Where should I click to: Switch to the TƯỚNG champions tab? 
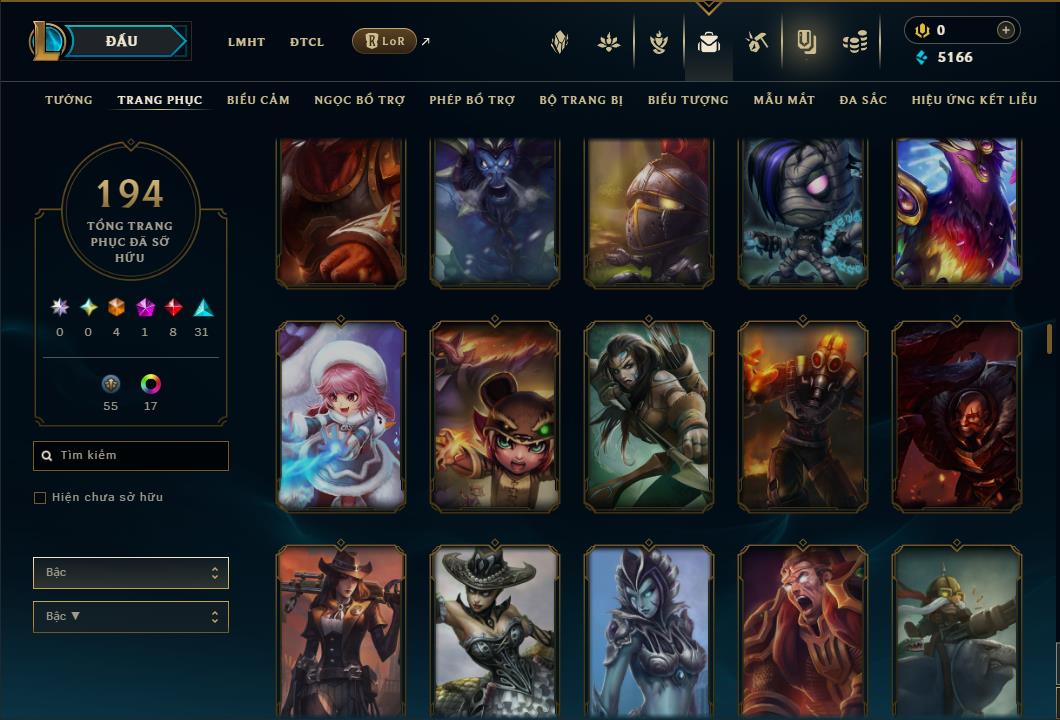(x=69, y=100)
